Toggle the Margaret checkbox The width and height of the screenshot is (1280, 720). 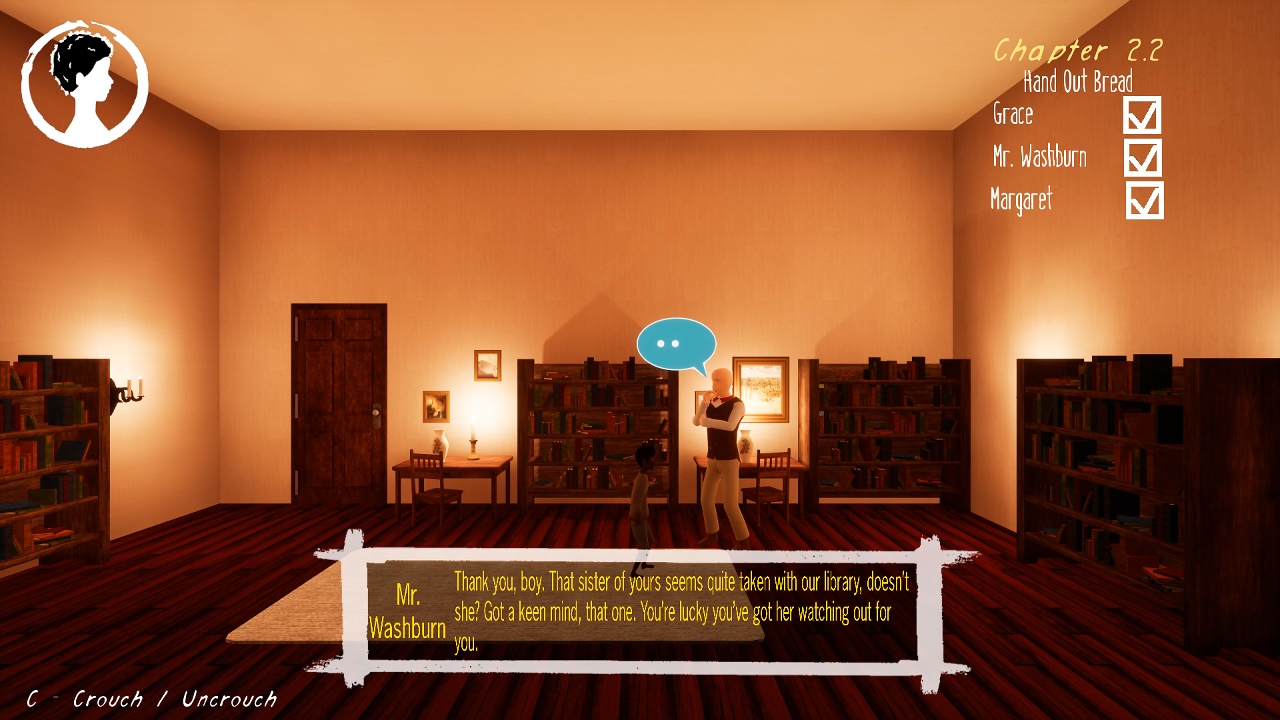pyautogui.click(x=1143, y=200)
